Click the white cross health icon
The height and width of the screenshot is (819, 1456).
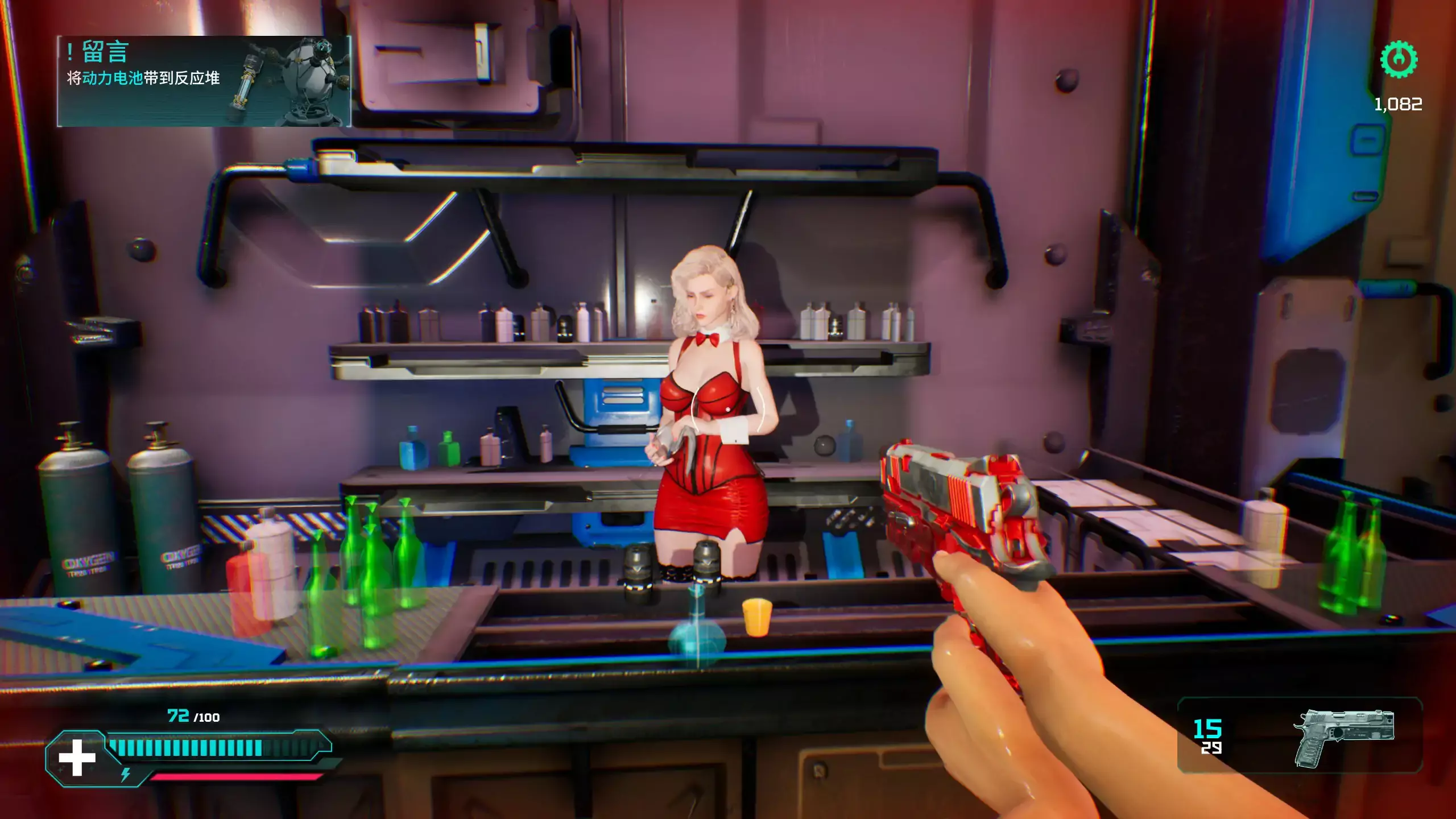click(x=77, y=758)
